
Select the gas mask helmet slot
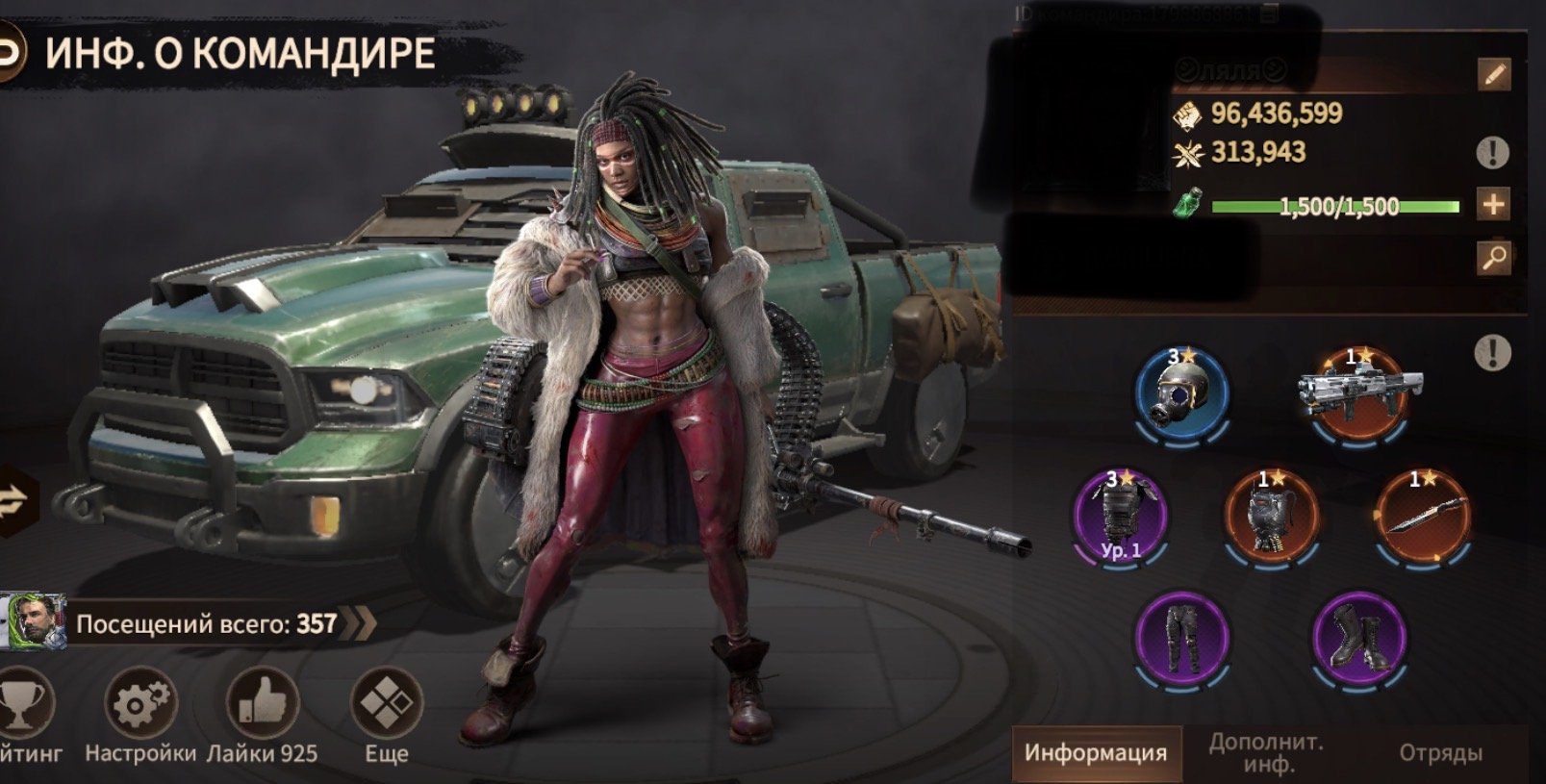(1182, 394)
